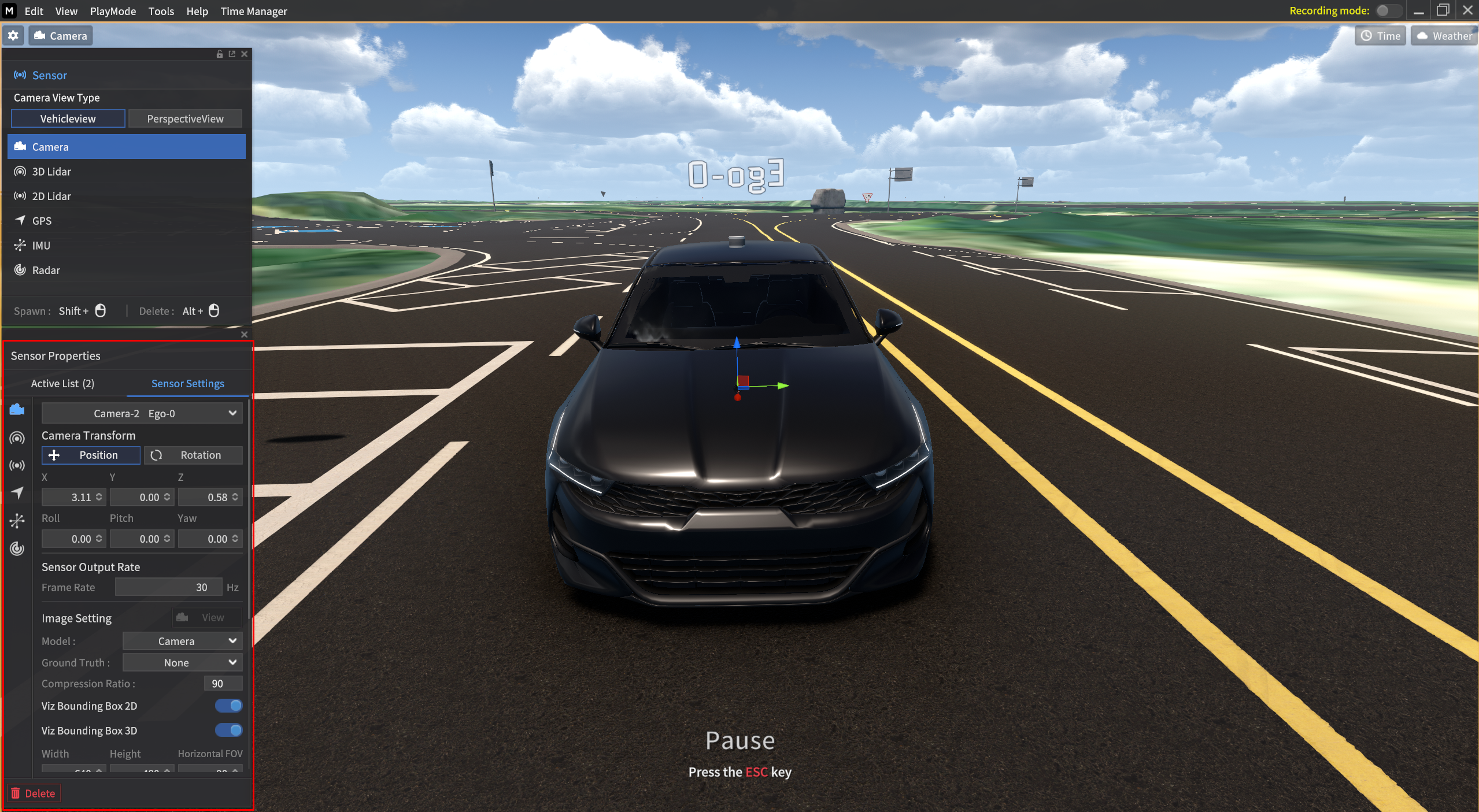Open the Model dropdown showing Camera
The width and height of the screenshot is (1479, 812).
click(x=182, y=641)
